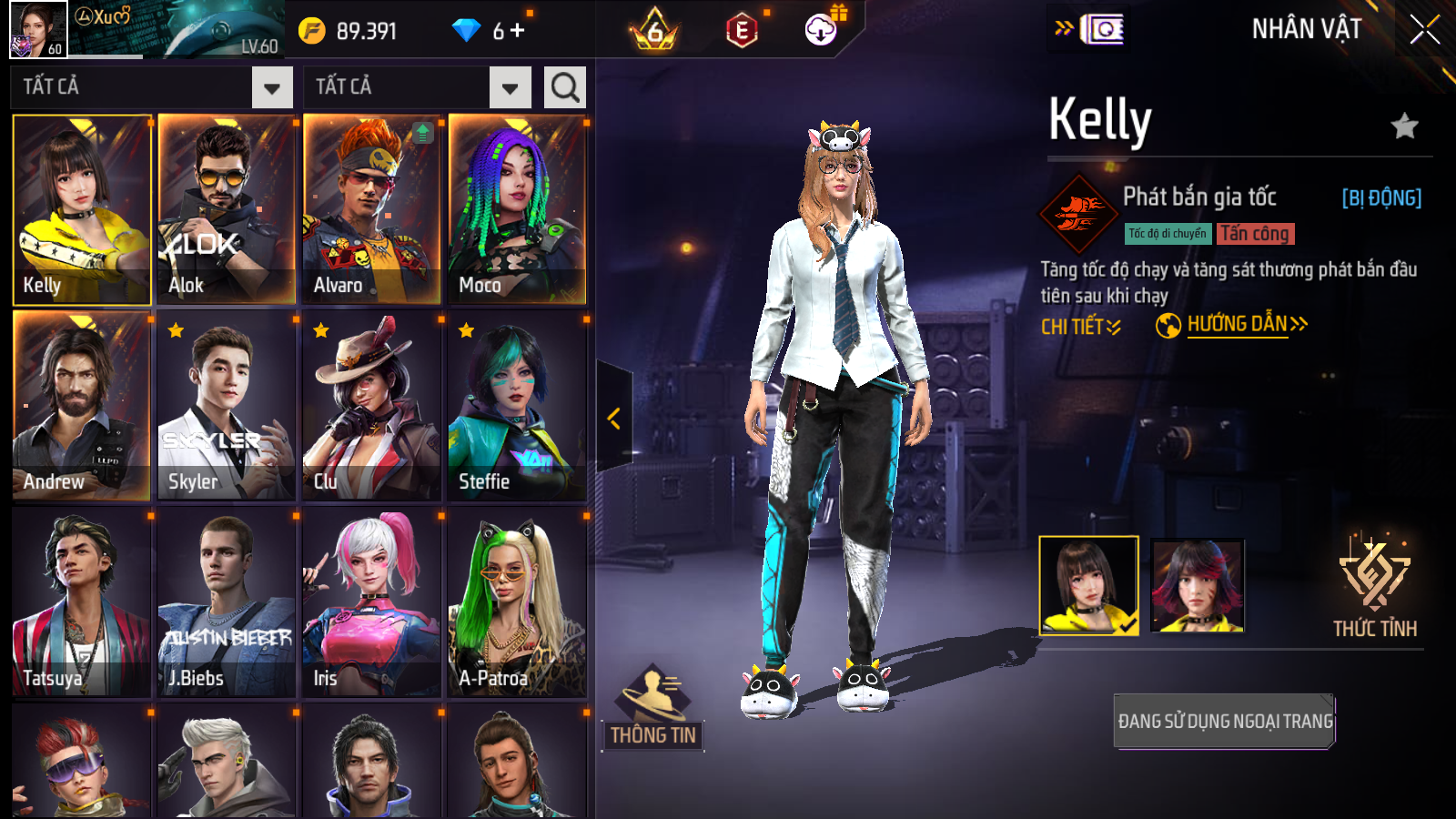Collapse the character list panel arrow
The width and height of the screenshot is (1456, 819).
click(x=614, y=418)
